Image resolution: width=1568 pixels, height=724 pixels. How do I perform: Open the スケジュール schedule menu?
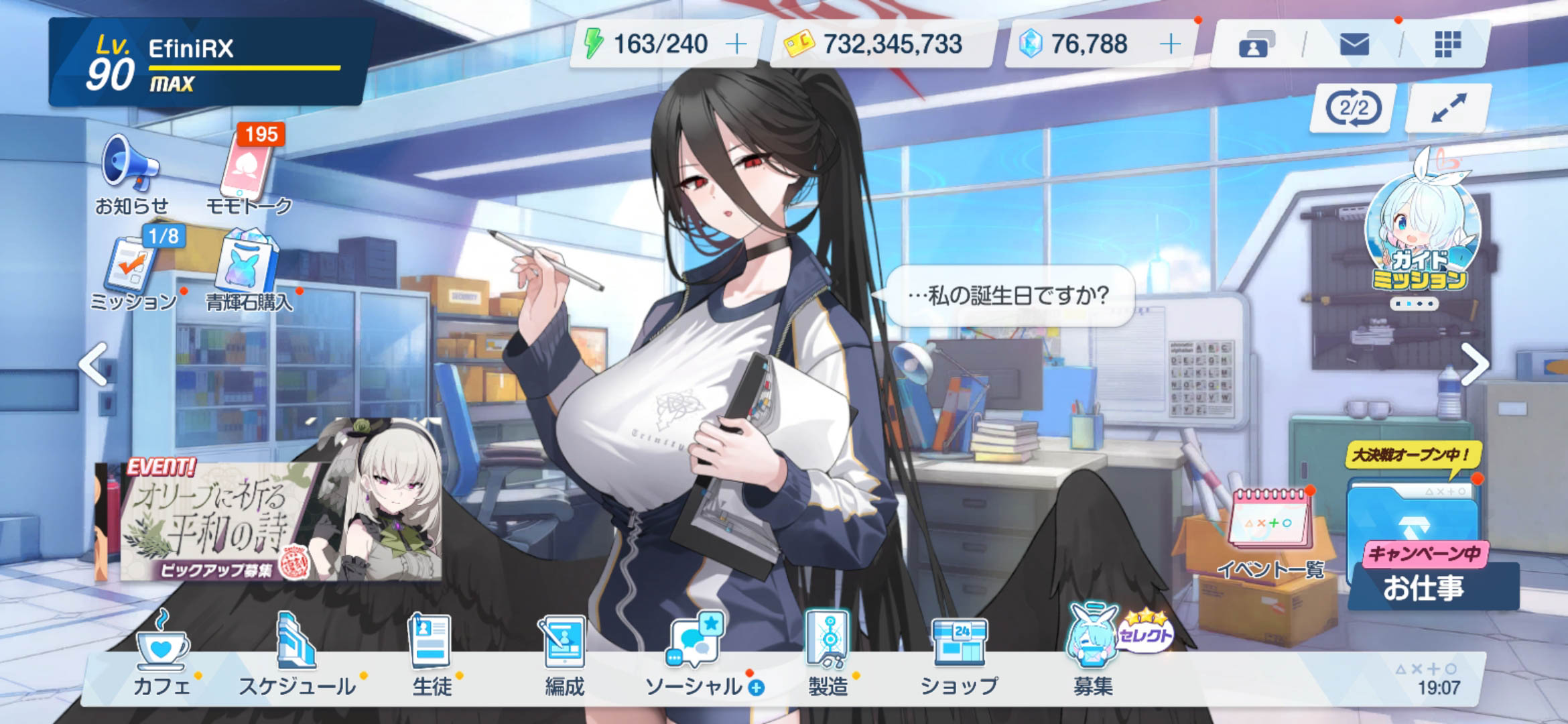[296, 654]
